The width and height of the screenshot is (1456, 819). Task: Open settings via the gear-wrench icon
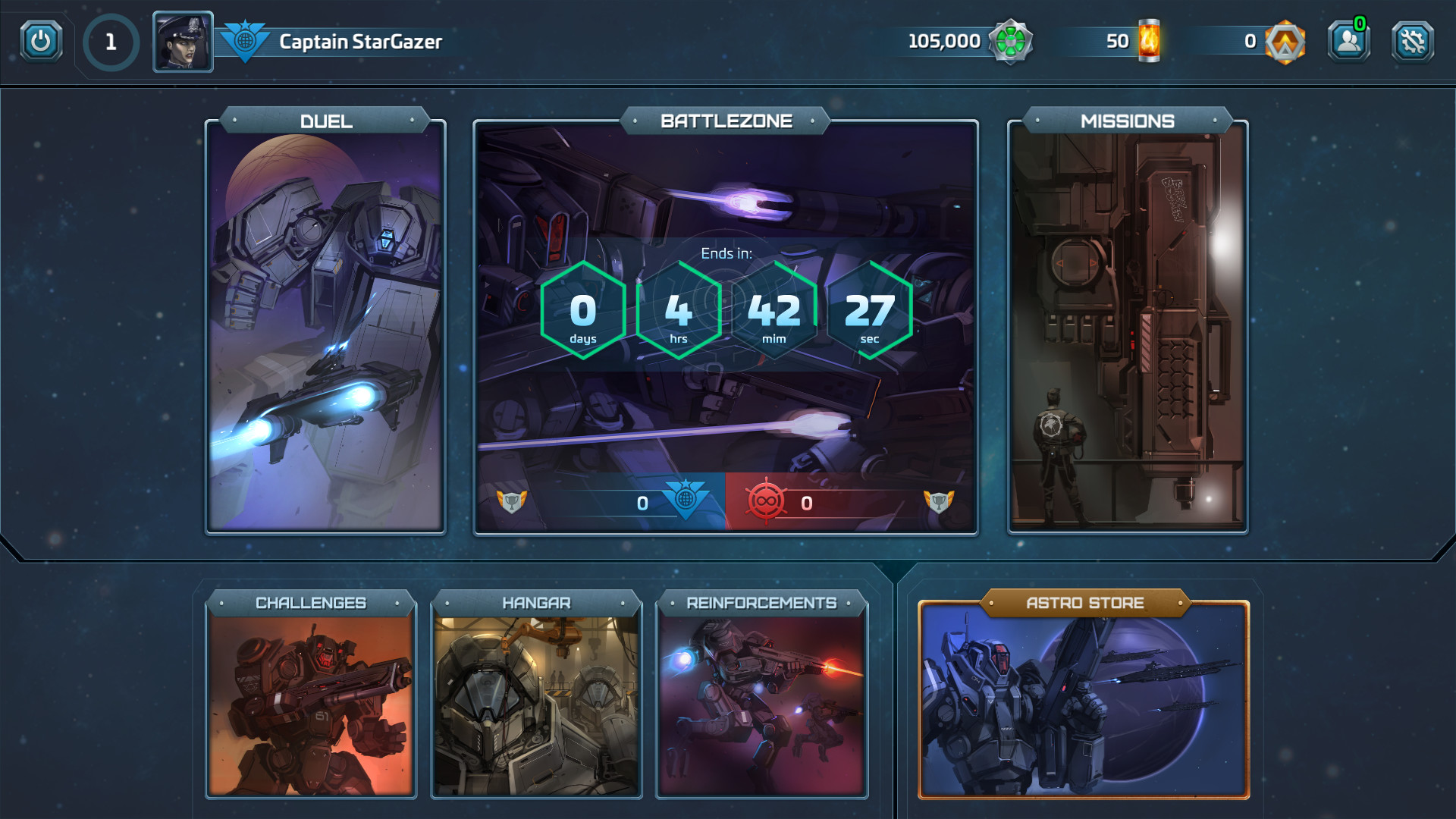point(1412,41)
